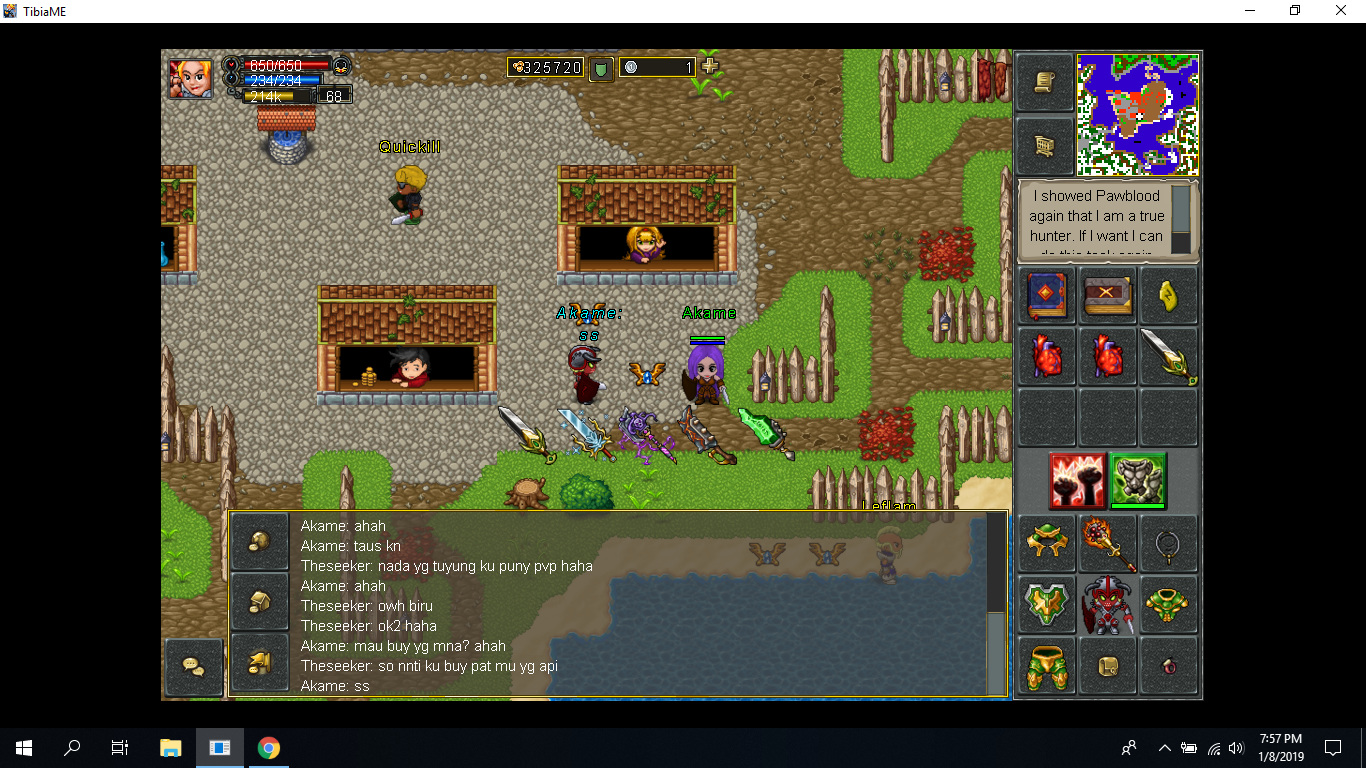Select the red ring equipment slot

click(x=1168, y=666)
